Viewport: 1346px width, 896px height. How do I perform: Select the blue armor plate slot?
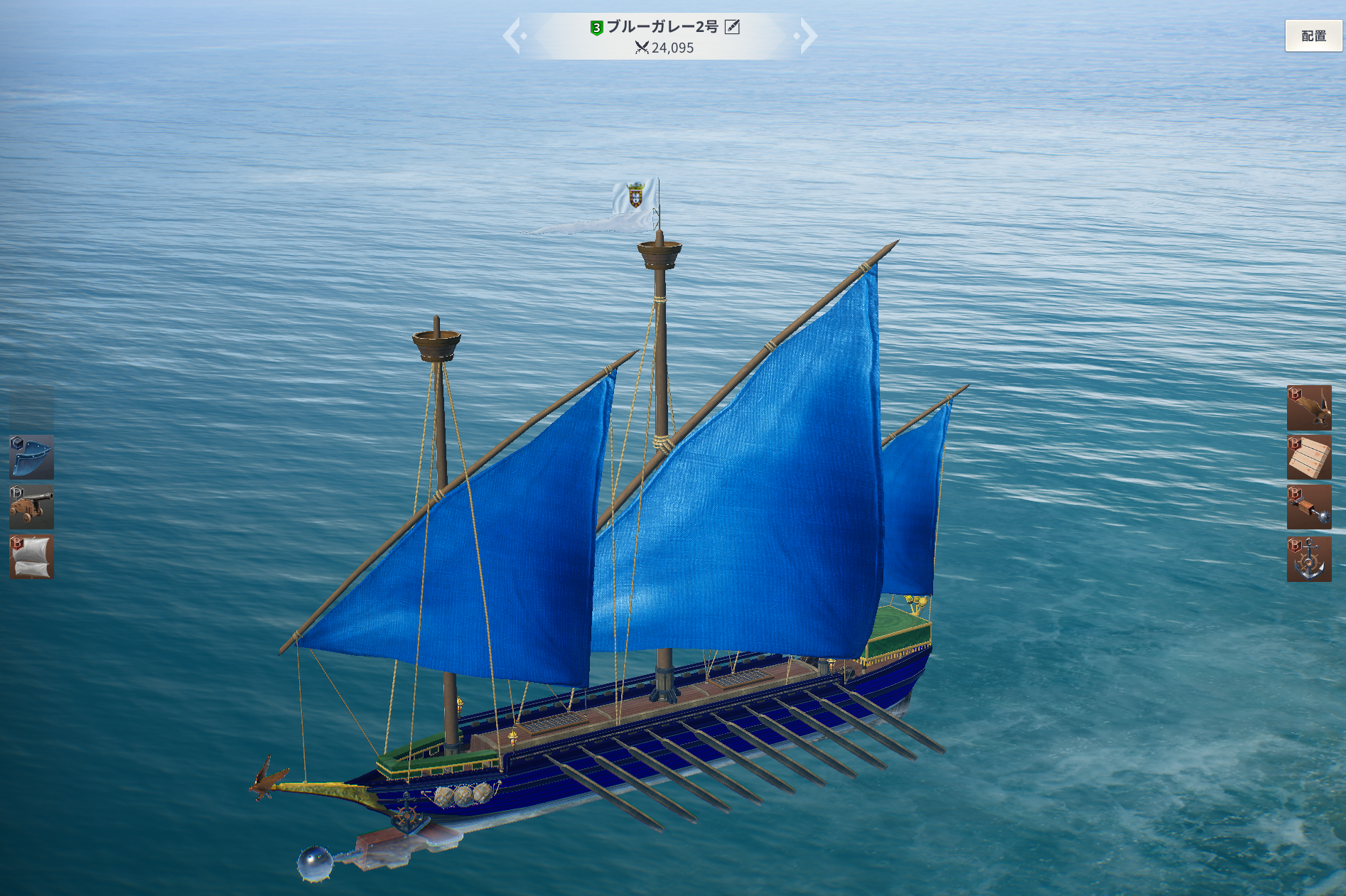click(x=31, y=457)
